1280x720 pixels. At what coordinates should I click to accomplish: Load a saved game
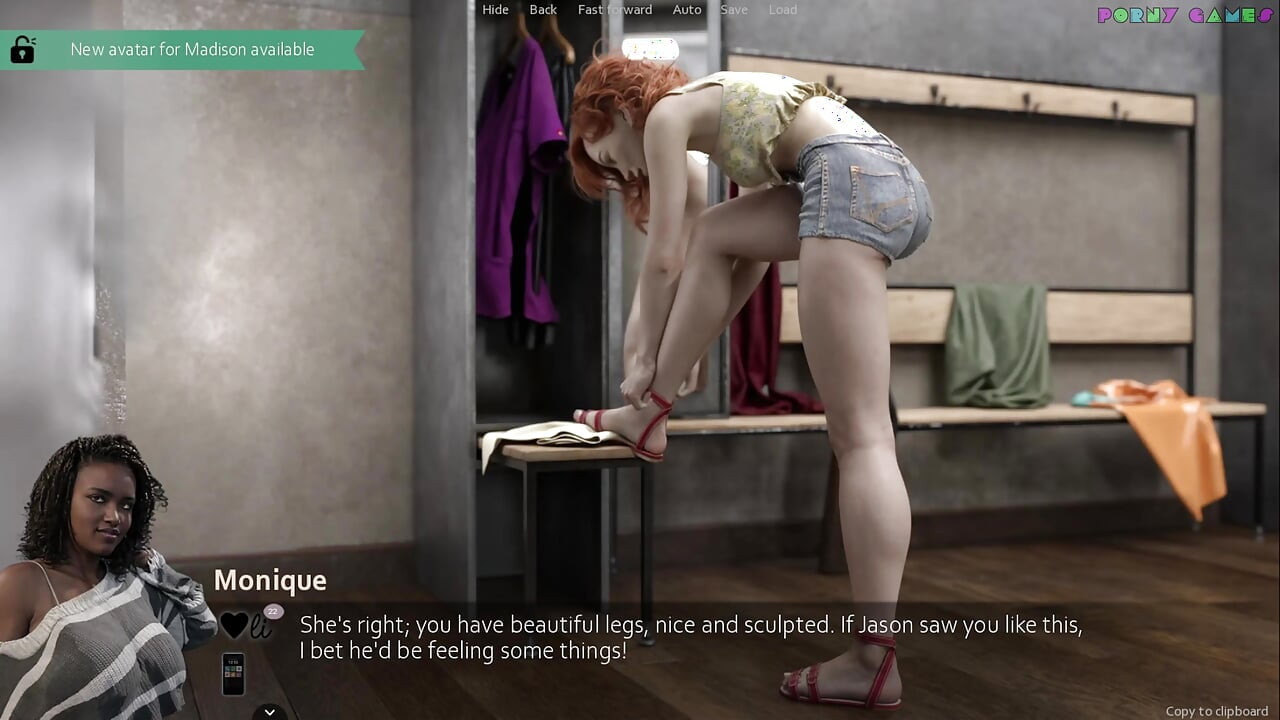(x=782, y=9)
